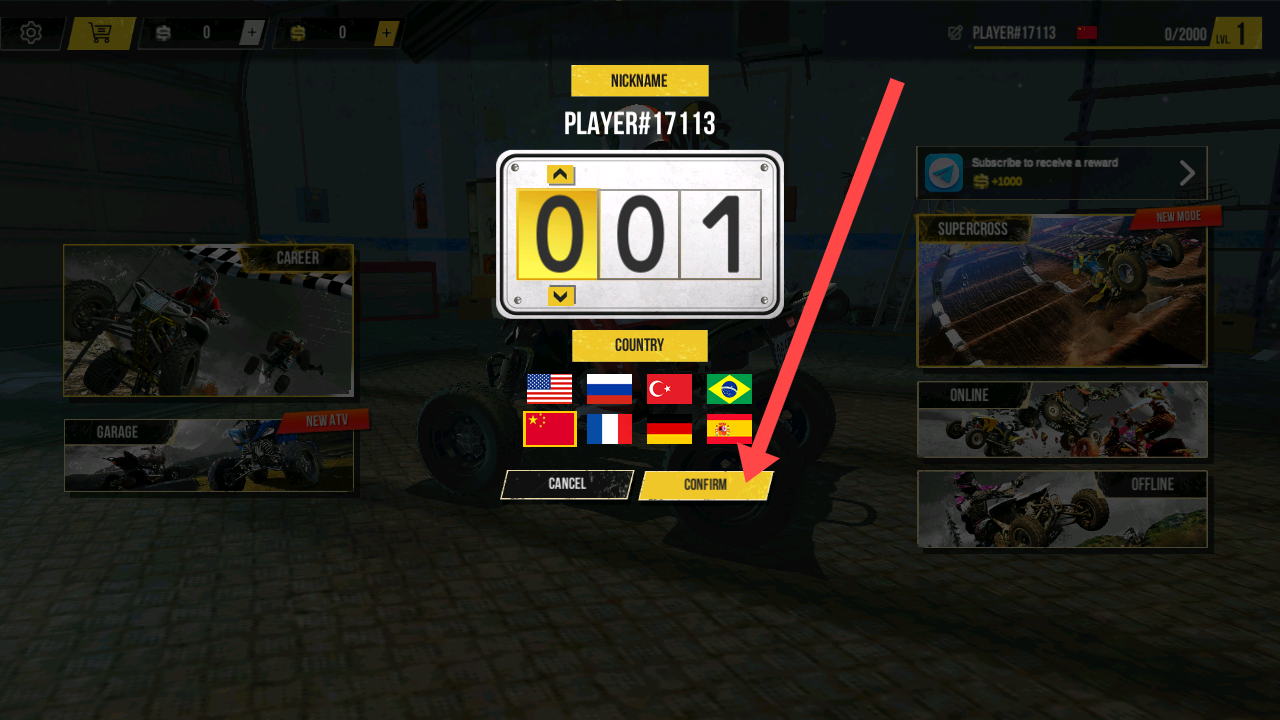The height and width of the screenshot is (720, 1280).
Task: Open the shopping cart store
Action: pyautogui.click(x=100, y=33)
